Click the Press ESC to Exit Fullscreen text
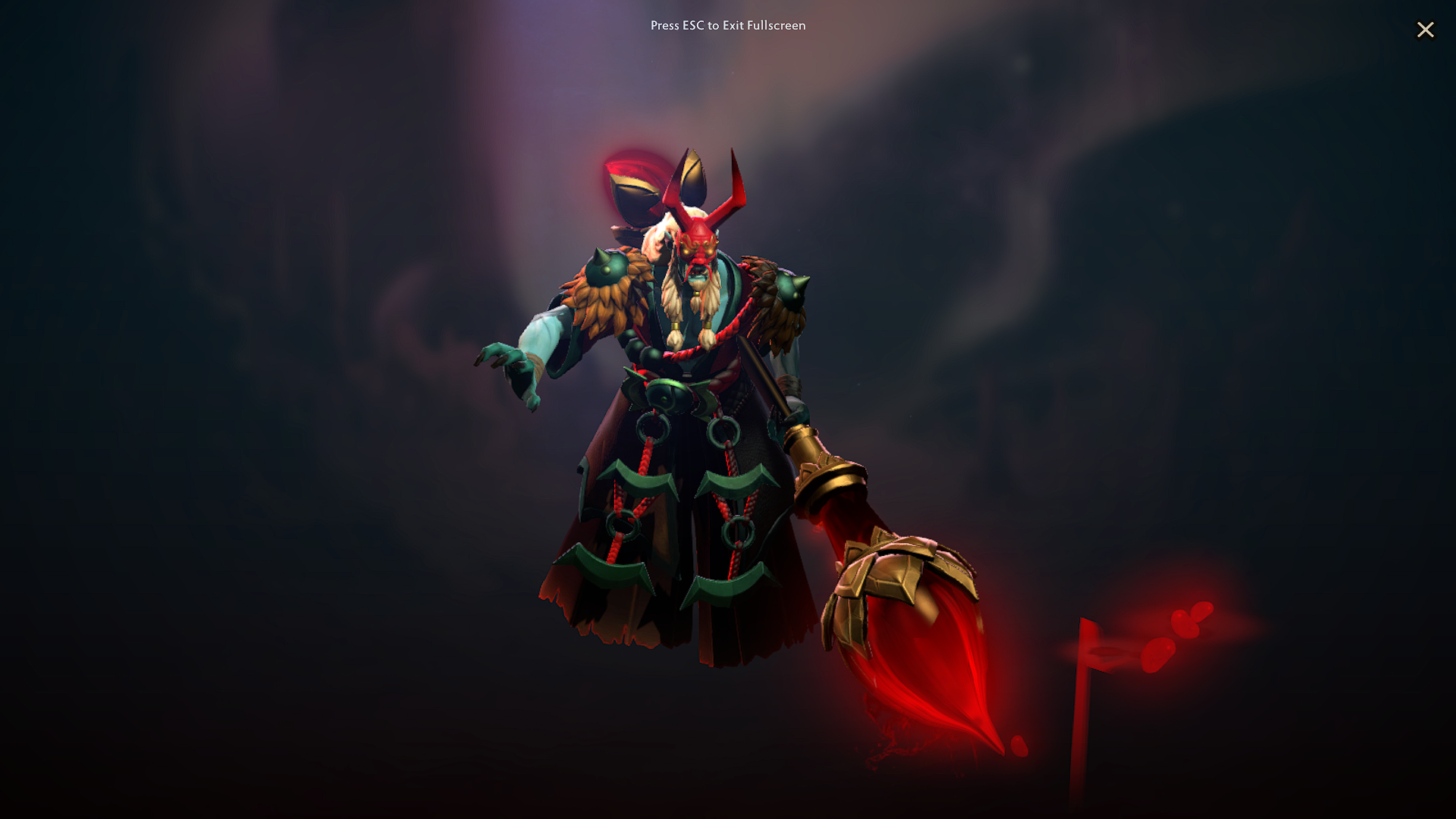 [727, 26]
